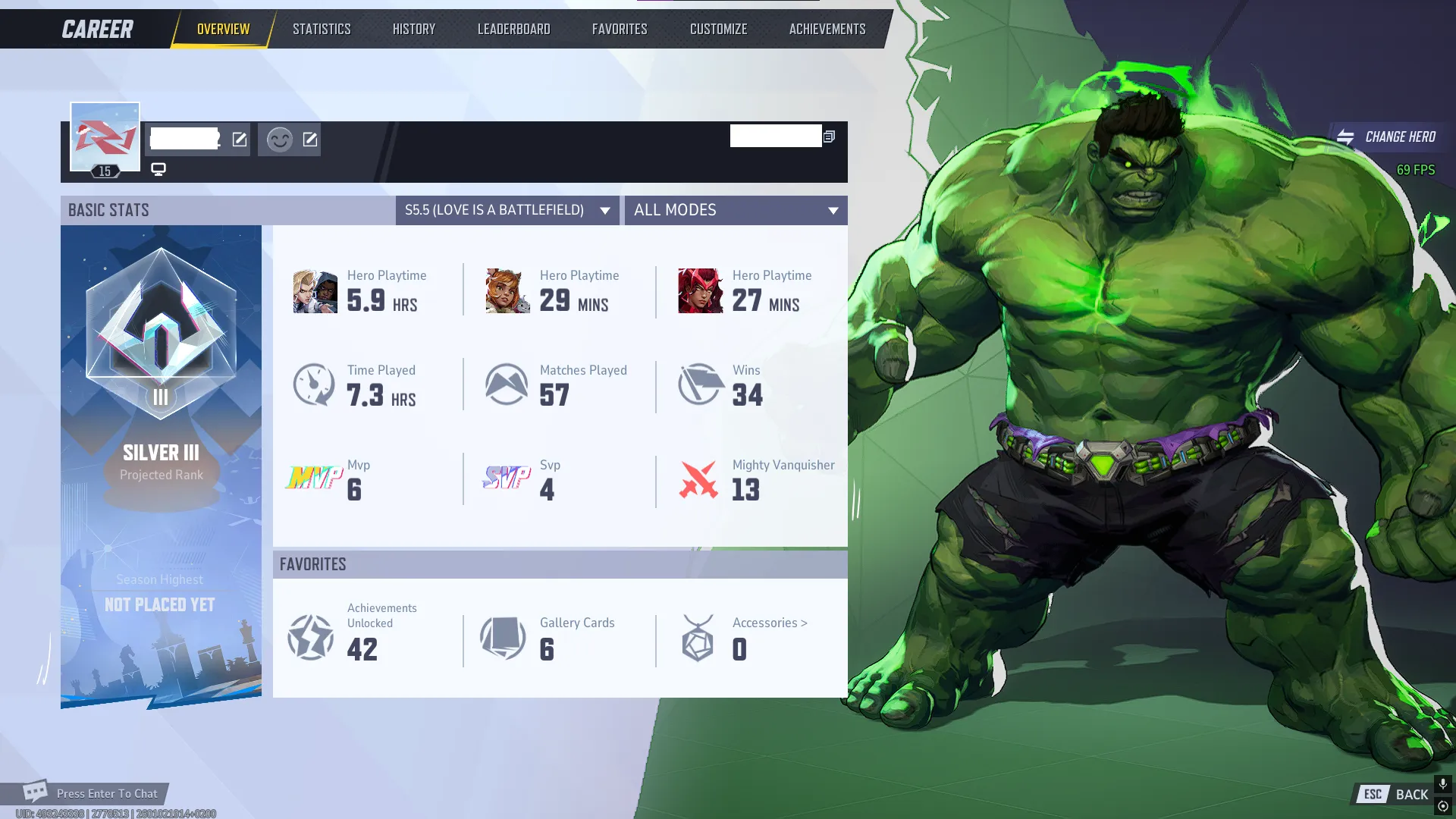Open the Achievements tab

pos(826,28)
